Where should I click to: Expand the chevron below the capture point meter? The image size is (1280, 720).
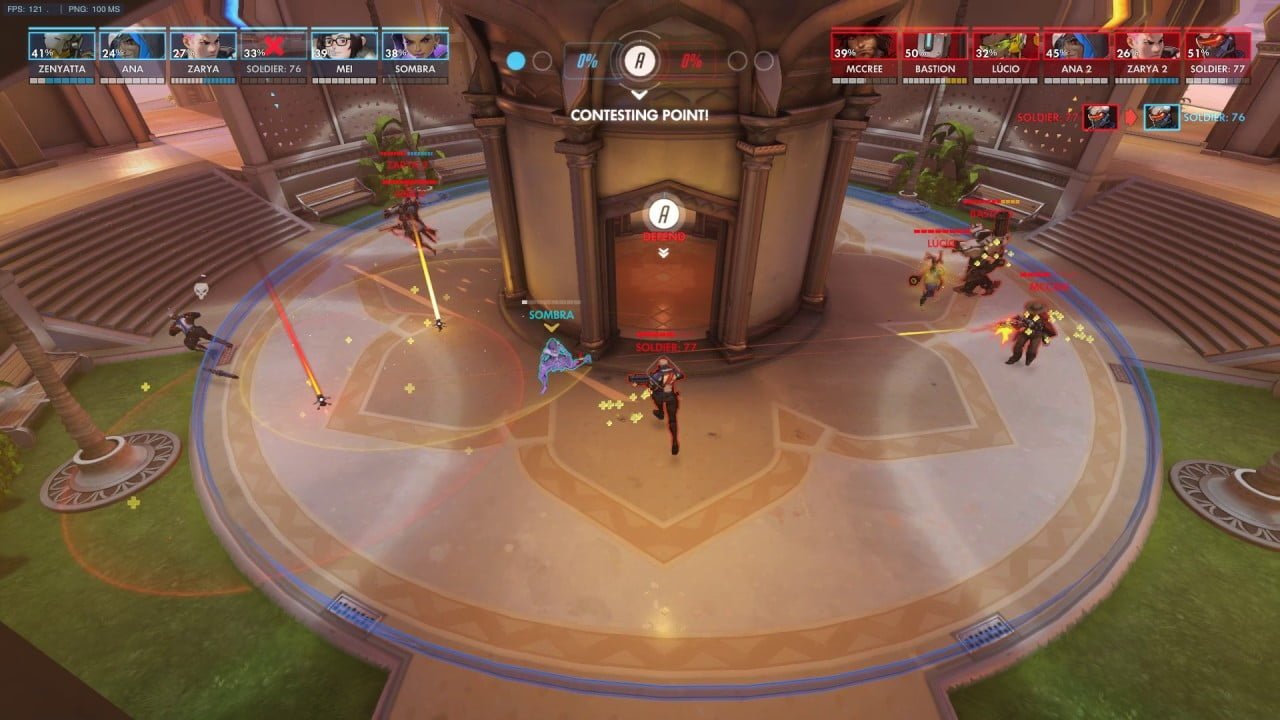coord(640,96)
